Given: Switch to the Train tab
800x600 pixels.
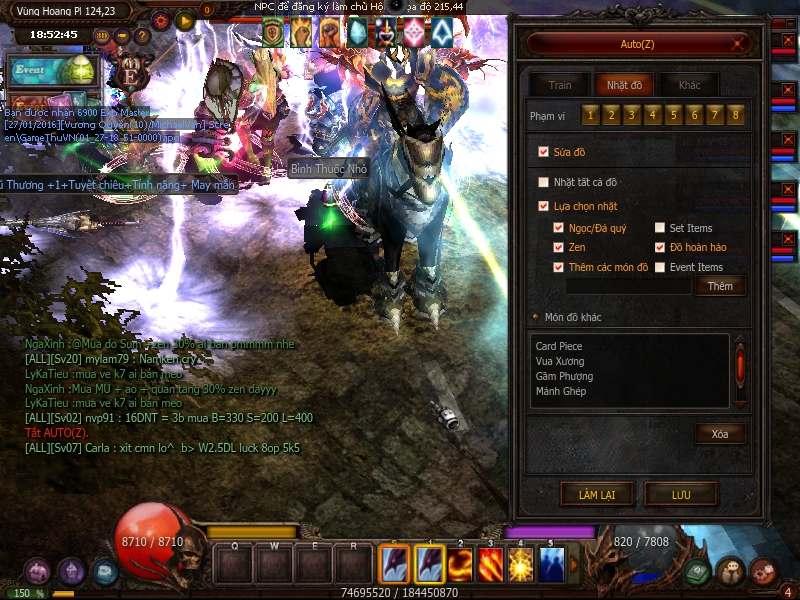Looking at the screenshot, I should tap(559, 85).
